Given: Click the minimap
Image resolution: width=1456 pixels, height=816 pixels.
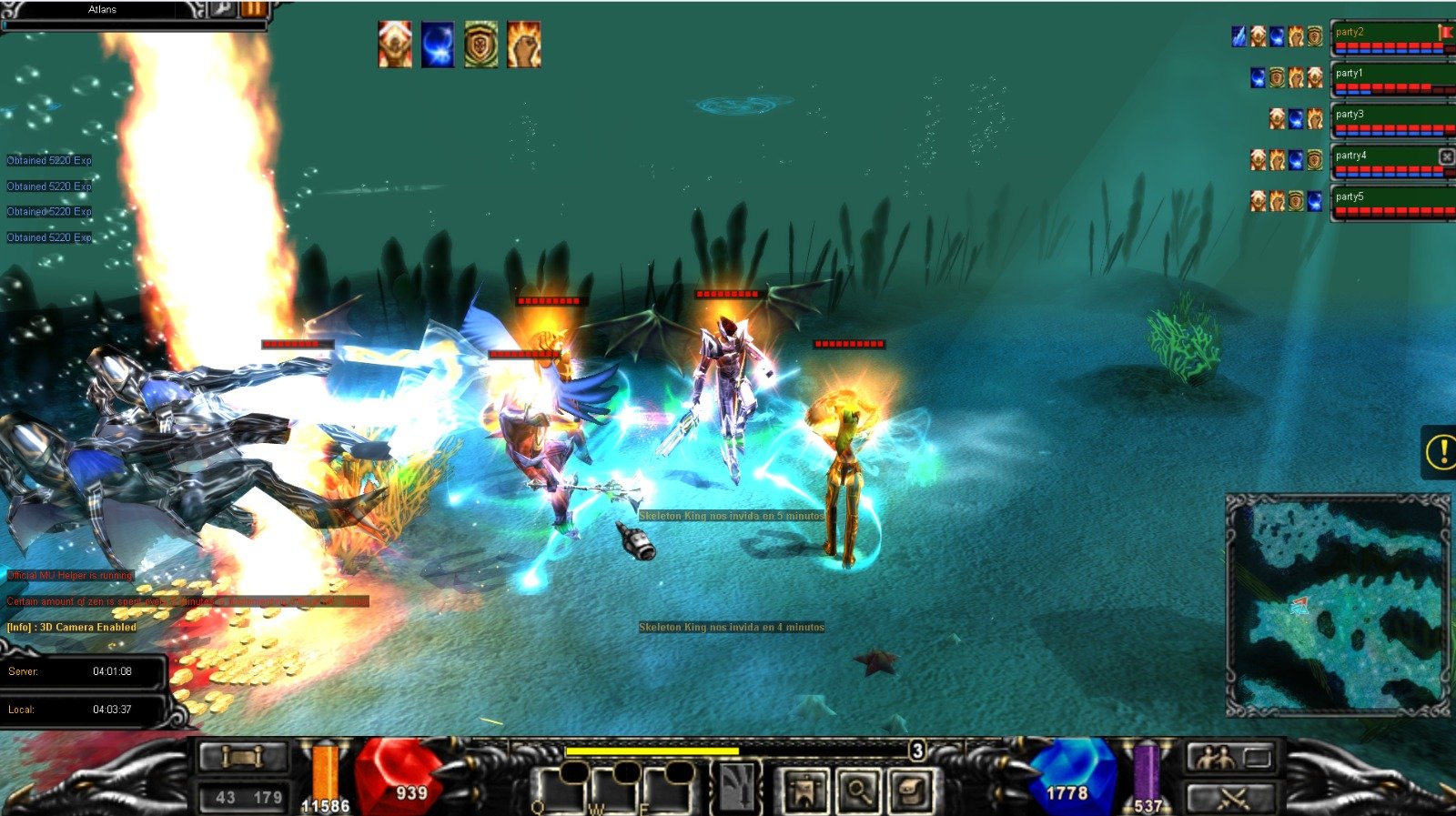Looking at the screenshot, I should coord(1338,605).
